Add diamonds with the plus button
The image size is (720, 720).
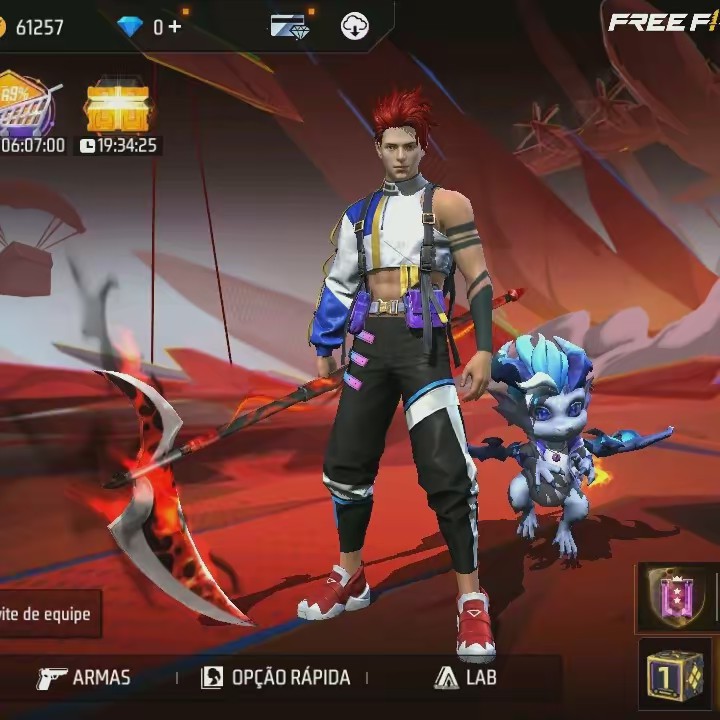175,27
